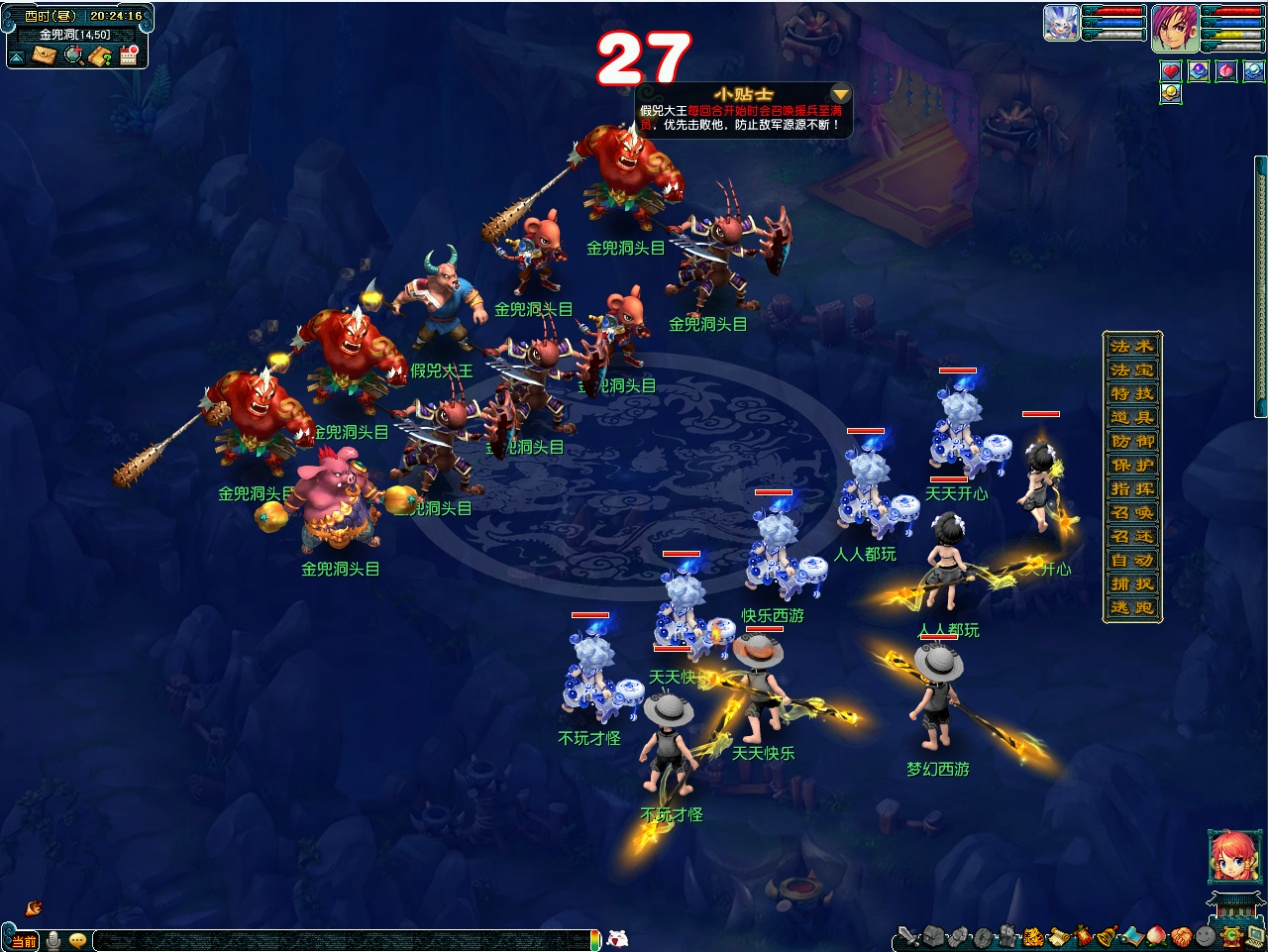Select the 法宝 treasure command

click(1132, 369)
